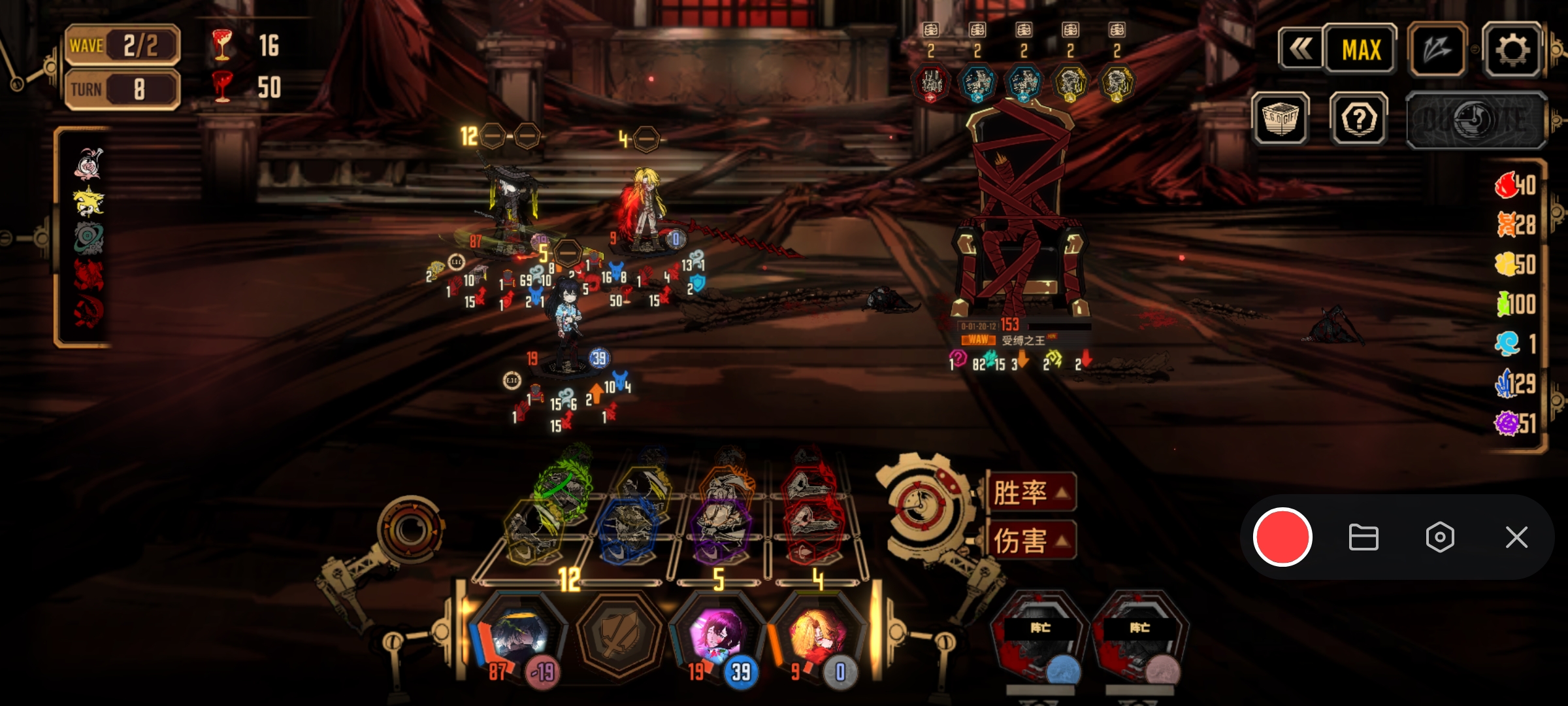Activate the red gear start button
The image size is (1568, 706).
923,505
